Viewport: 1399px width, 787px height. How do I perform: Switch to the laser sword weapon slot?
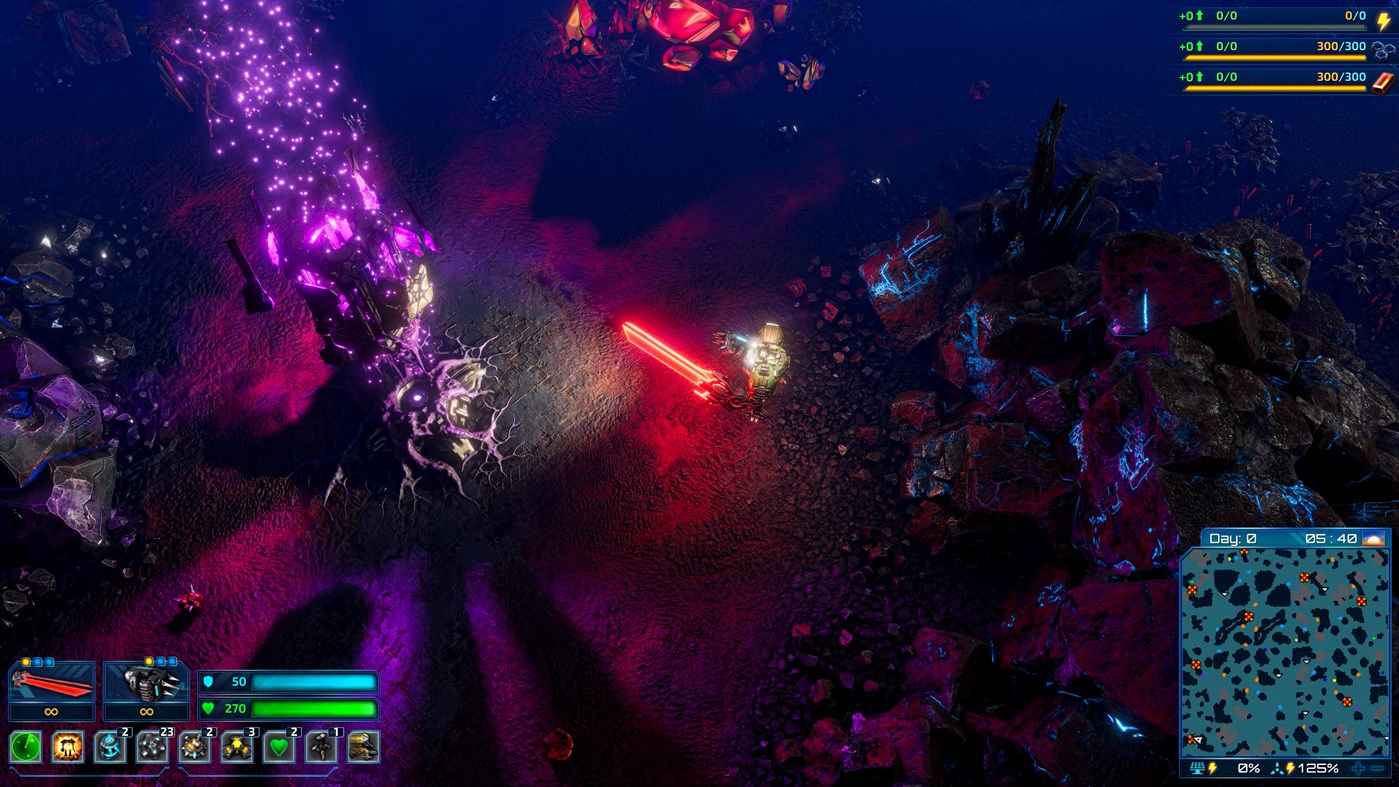point(52,685)
